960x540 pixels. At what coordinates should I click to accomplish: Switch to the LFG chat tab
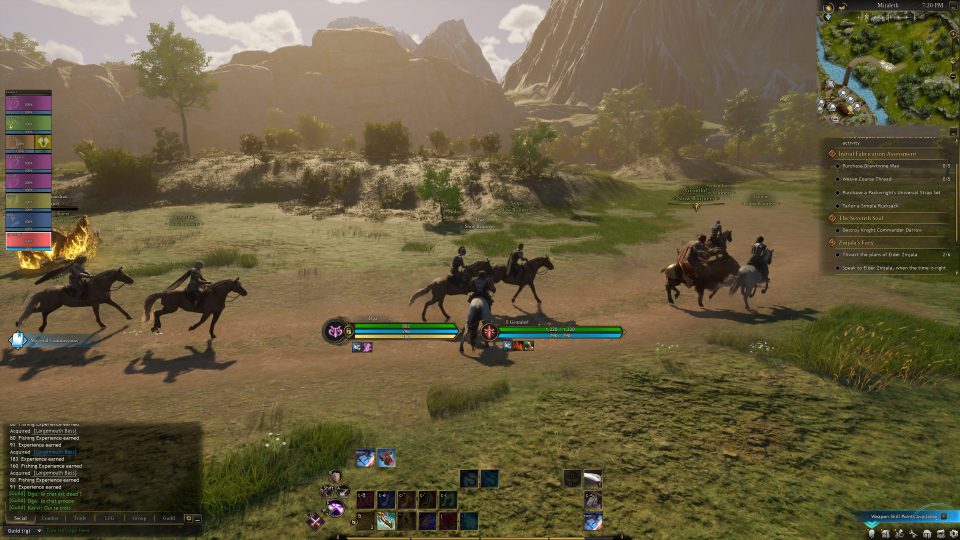coord(109,518)
